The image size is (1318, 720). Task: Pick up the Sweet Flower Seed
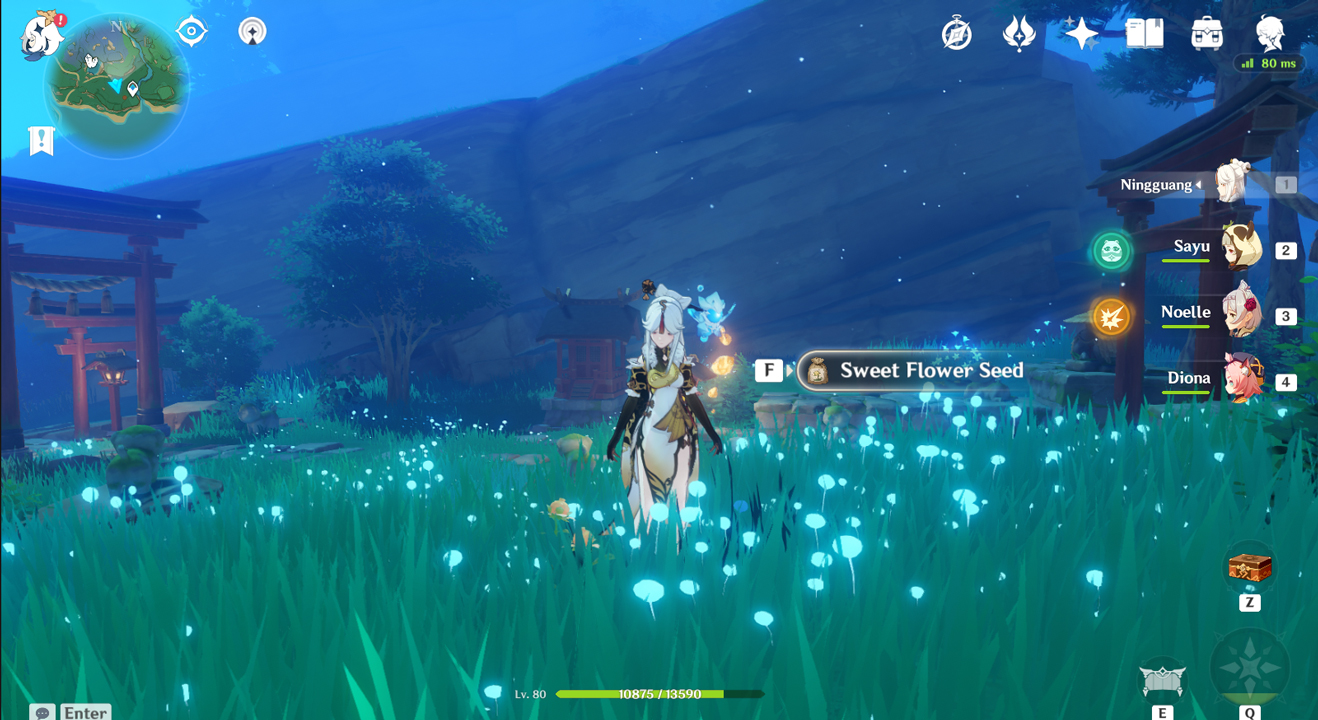click(910, 371)
